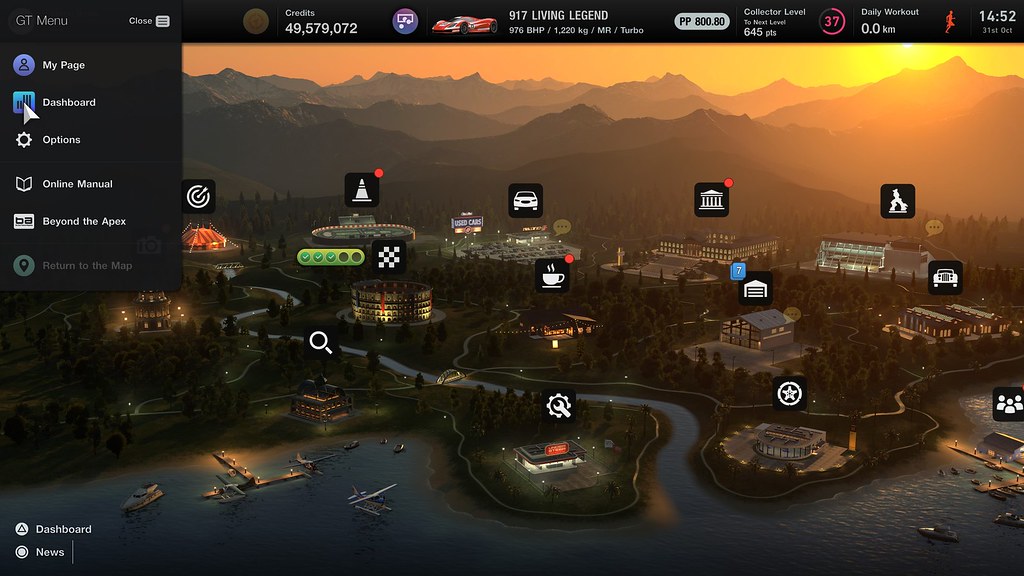Select the checkered flag World Circuits icon
Viewport: 1024px width, 576px height.
click(x=389, y=257)
